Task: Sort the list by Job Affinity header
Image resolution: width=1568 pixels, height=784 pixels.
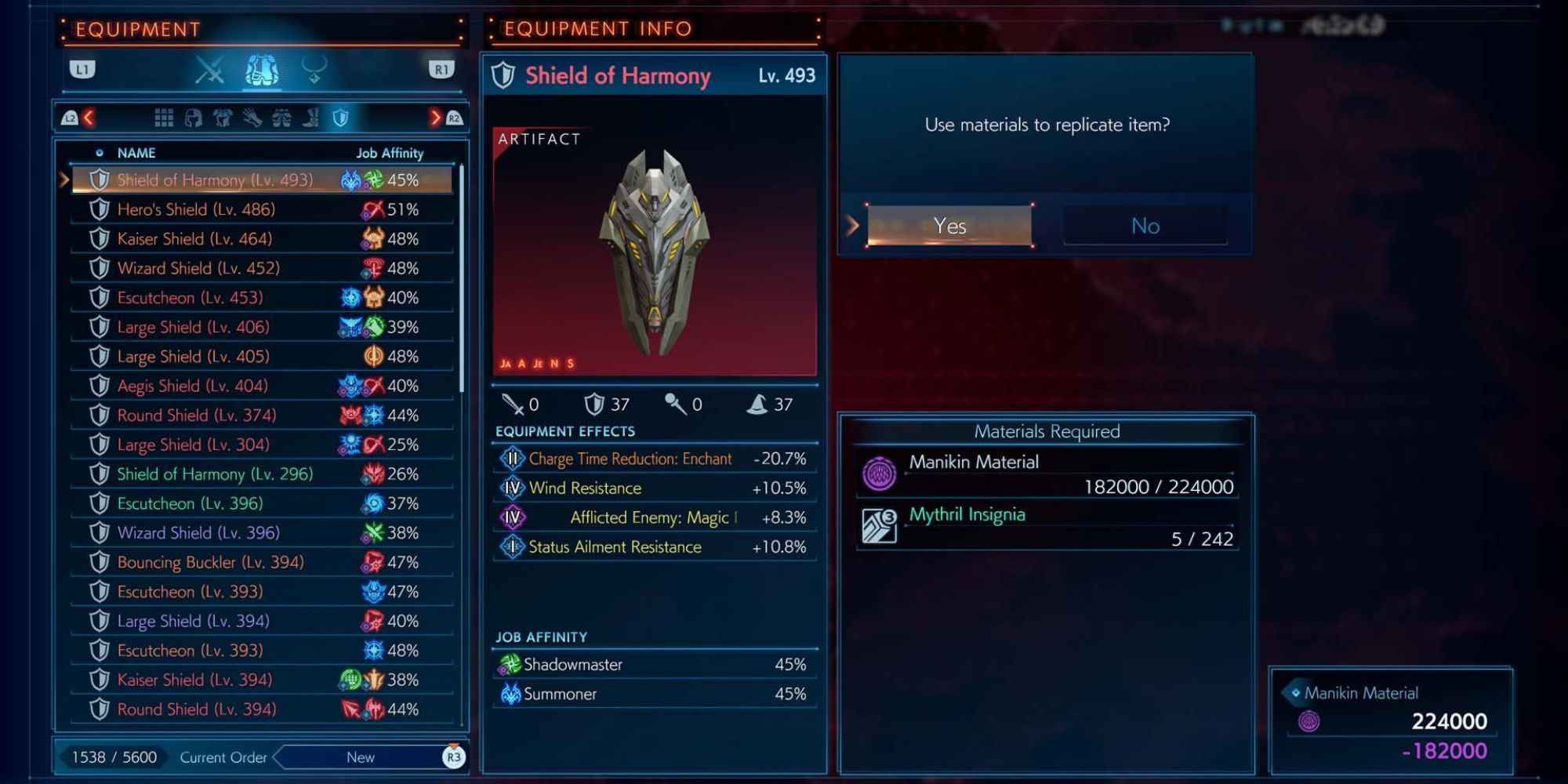Action: pos(390,153)
